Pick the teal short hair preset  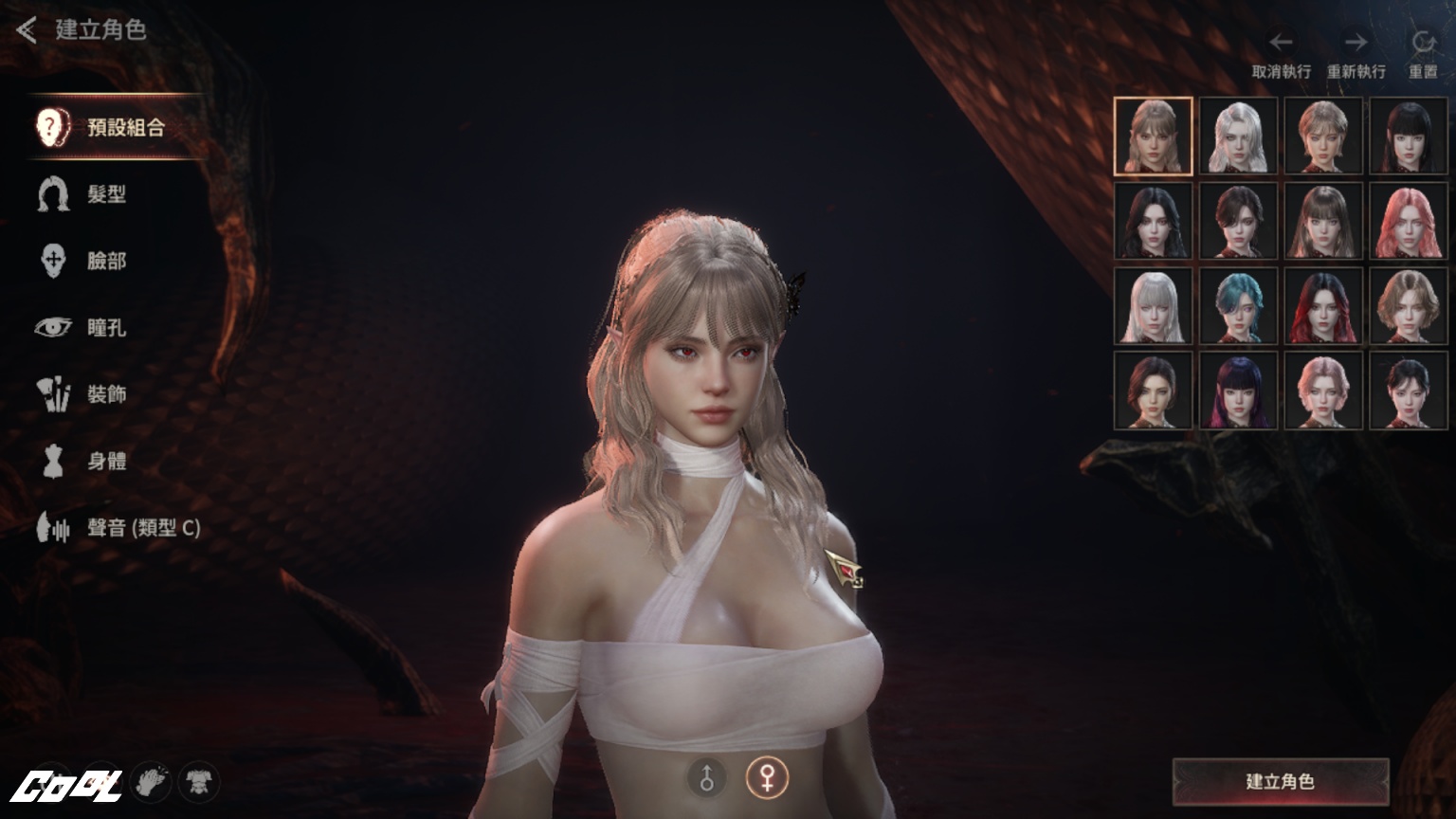1238,307
